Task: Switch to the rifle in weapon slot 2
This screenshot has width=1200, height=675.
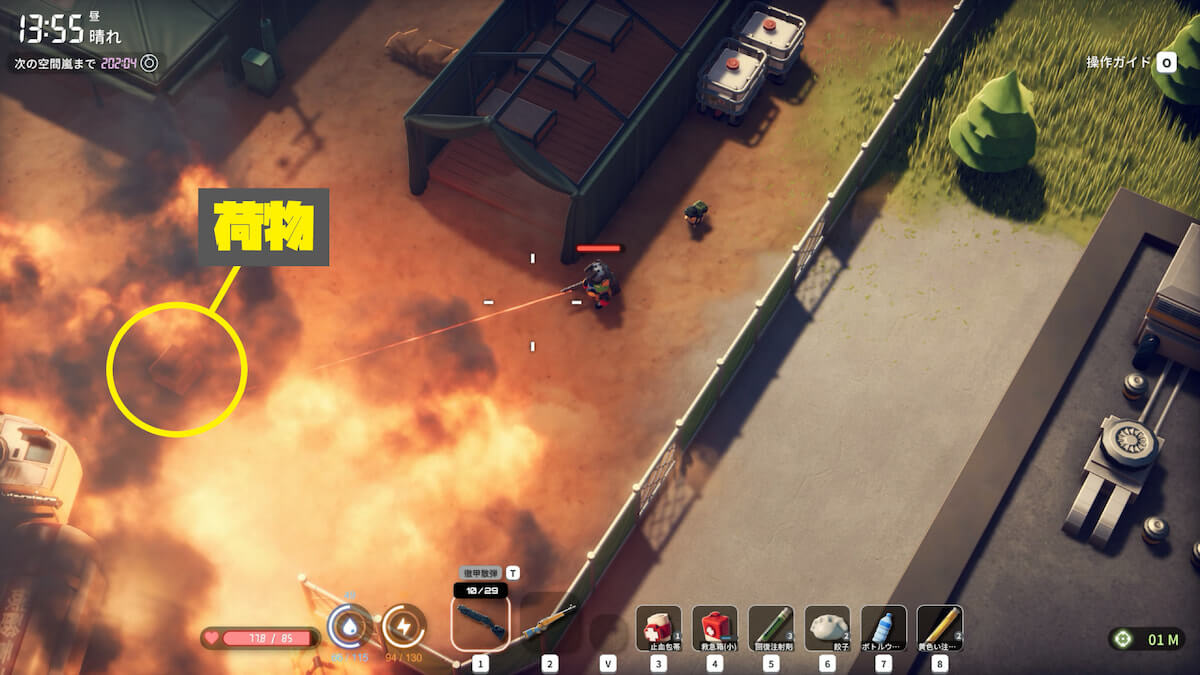Action: (x=548, y=623)
